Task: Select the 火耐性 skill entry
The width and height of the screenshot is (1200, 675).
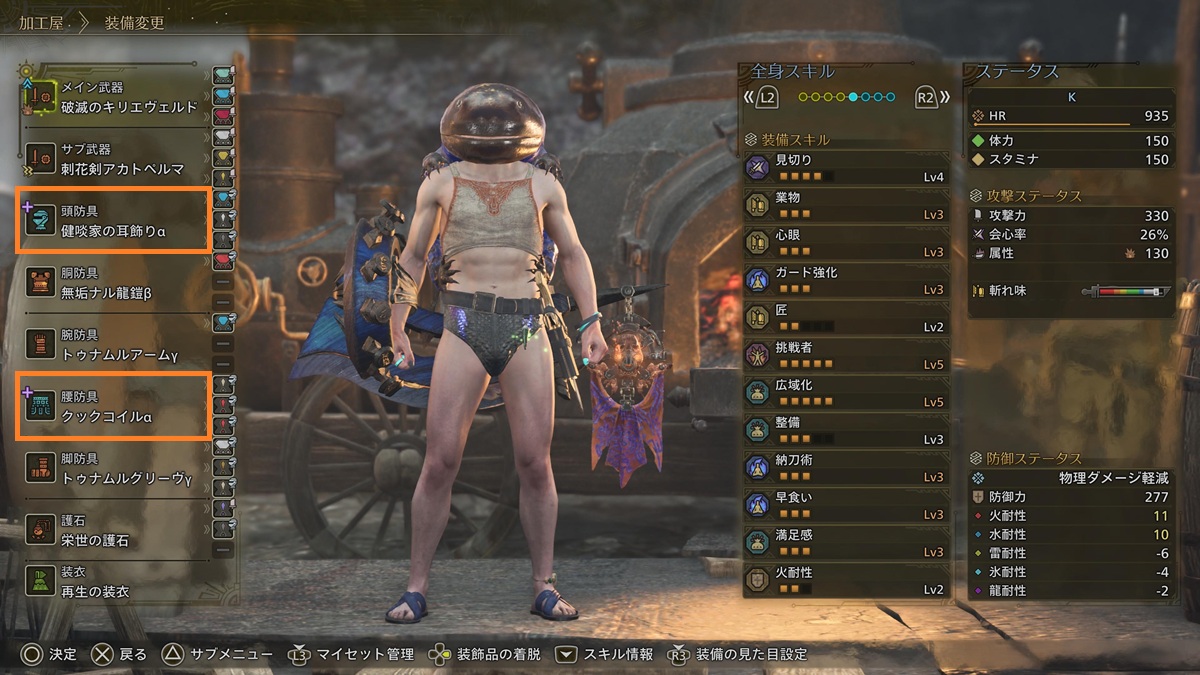Action: (845, 581)
